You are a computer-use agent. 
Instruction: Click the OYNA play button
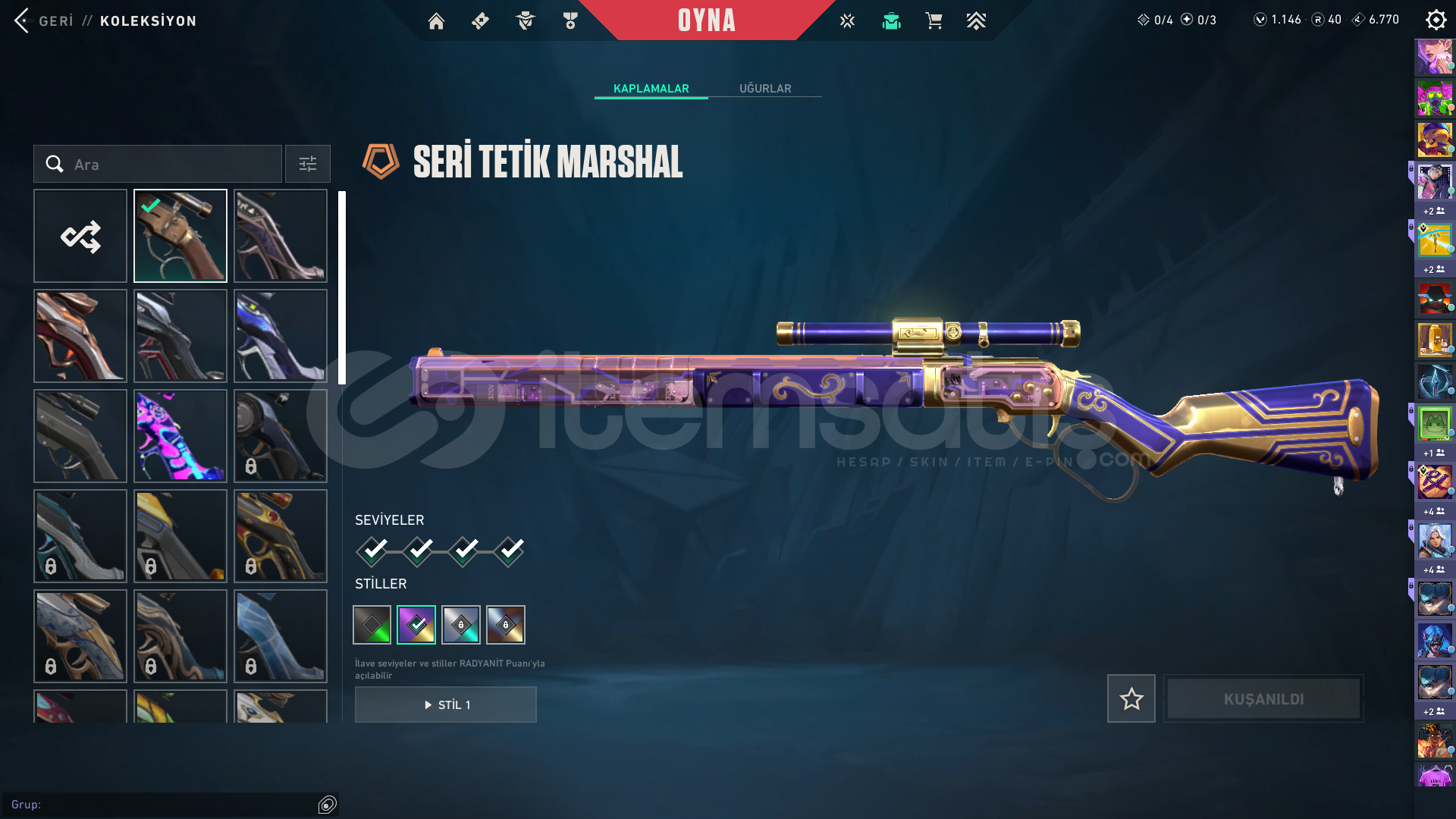click(706, 20)
